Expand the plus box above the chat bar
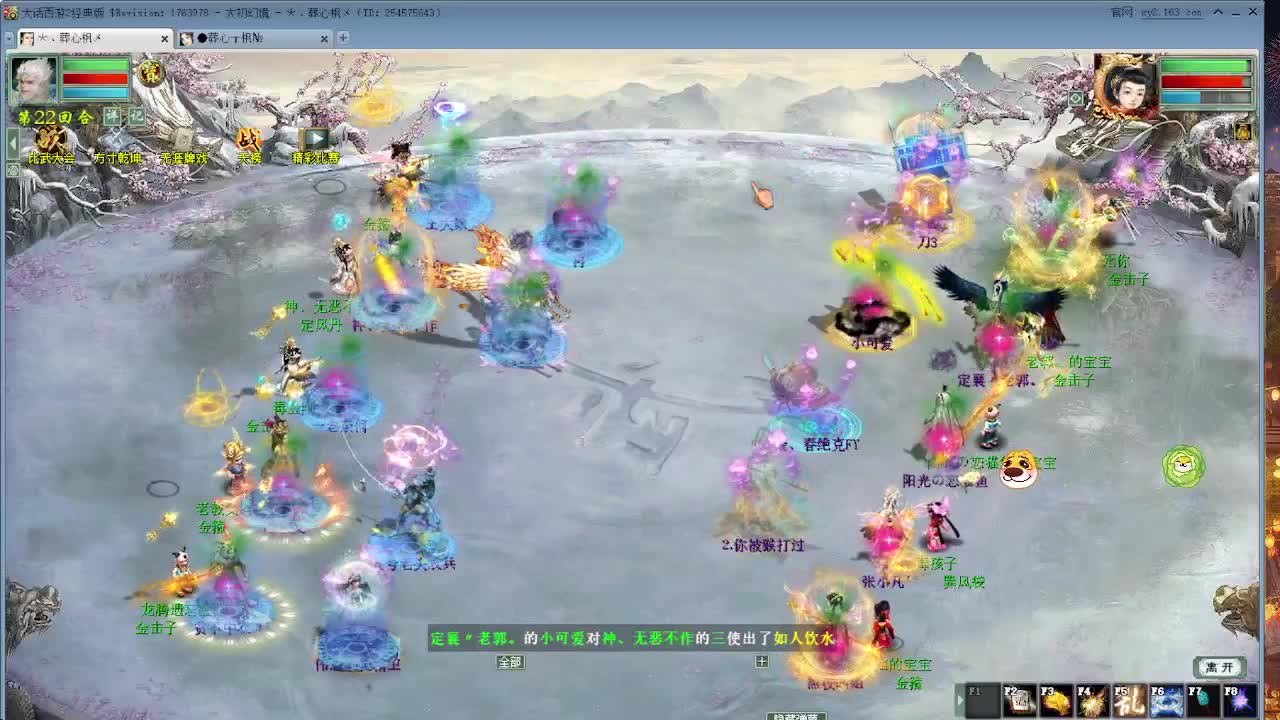The image size is (1280, 720). pos(761,661)
